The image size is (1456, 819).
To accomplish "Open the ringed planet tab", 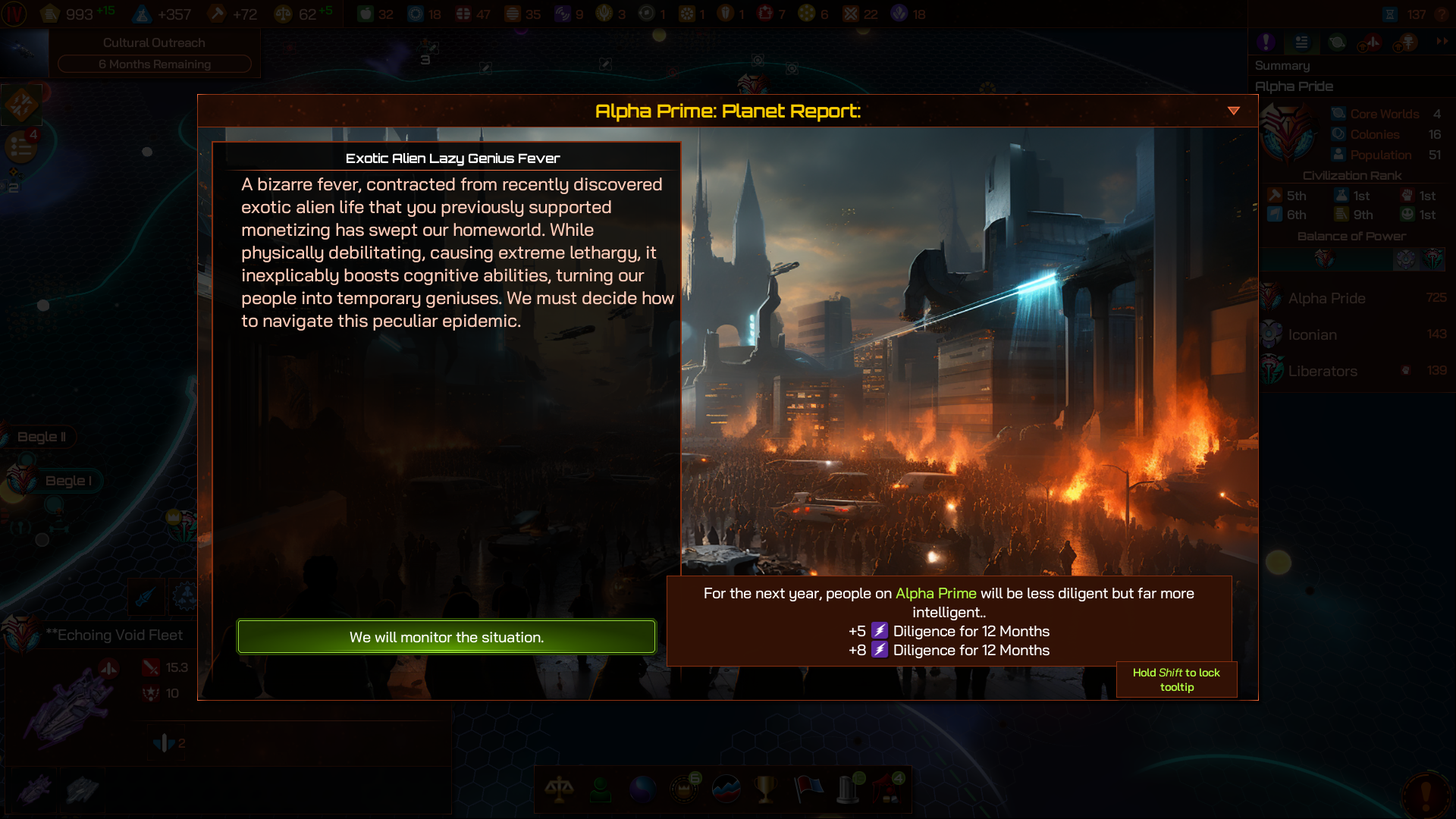I will [x=1337, y=42].
